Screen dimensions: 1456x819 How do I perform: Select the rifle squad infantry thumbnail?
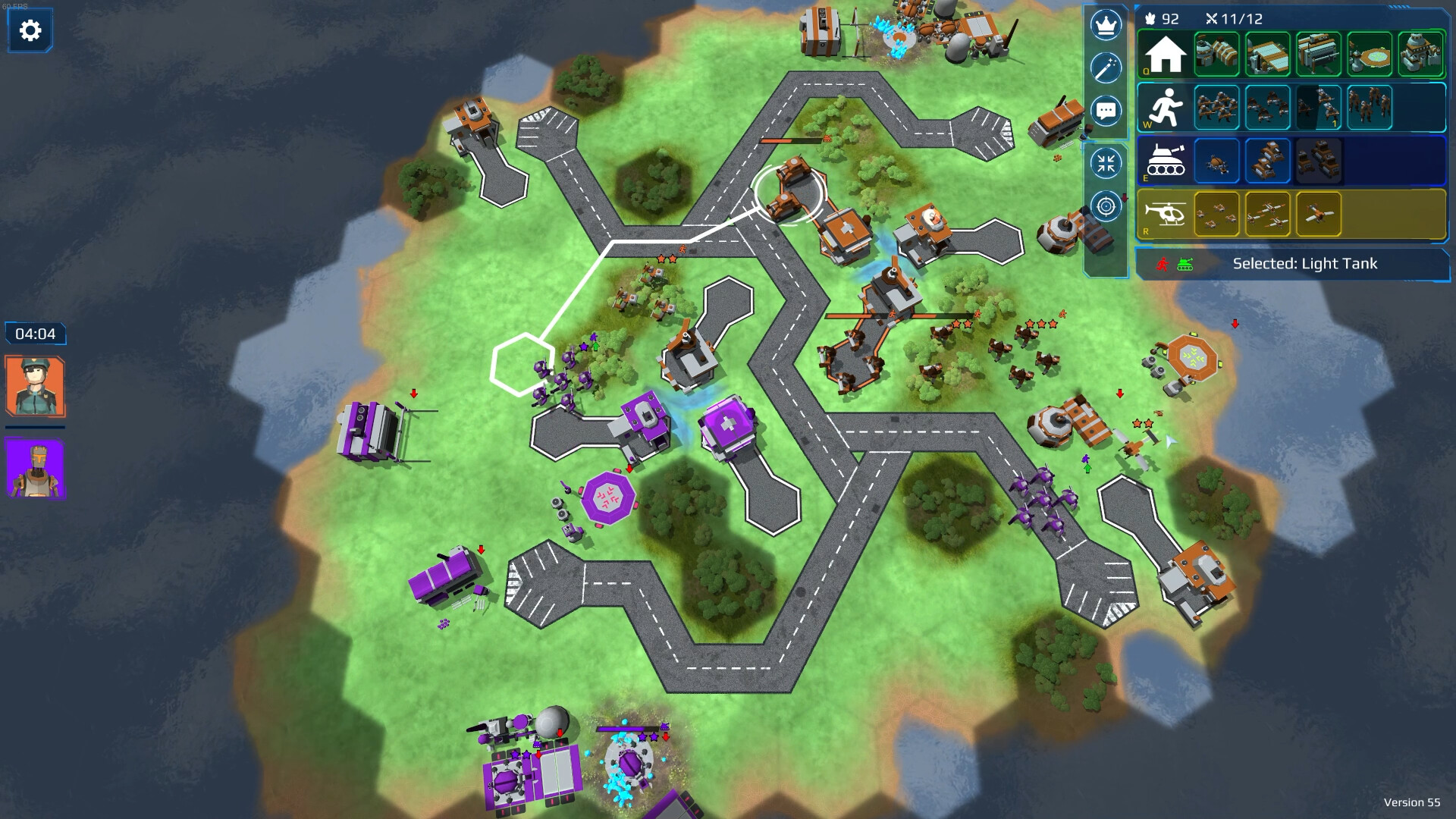pos(1217,108)
